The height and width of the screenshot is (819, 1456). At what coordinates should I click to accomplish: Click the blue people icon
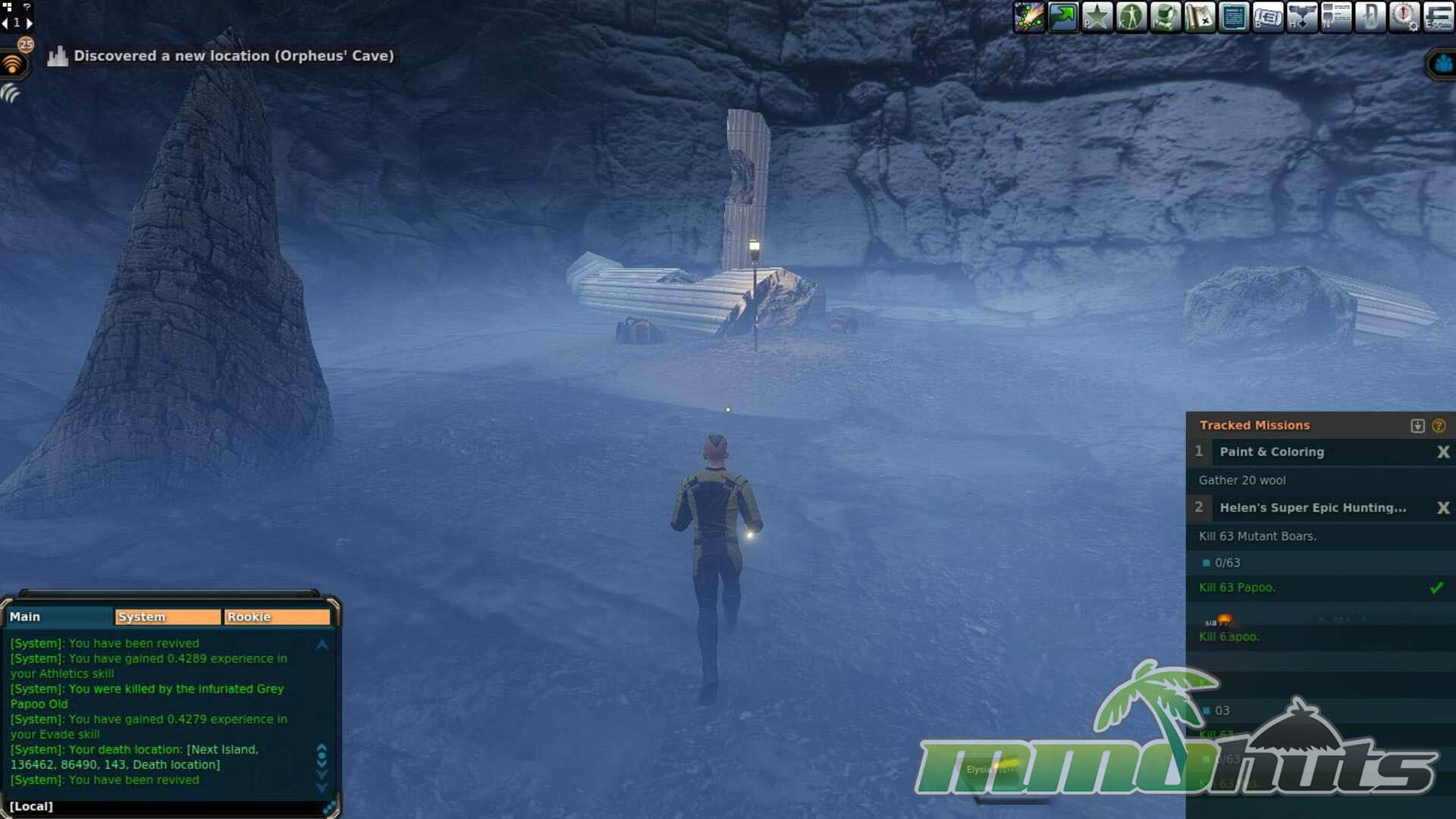point(1443,64)
